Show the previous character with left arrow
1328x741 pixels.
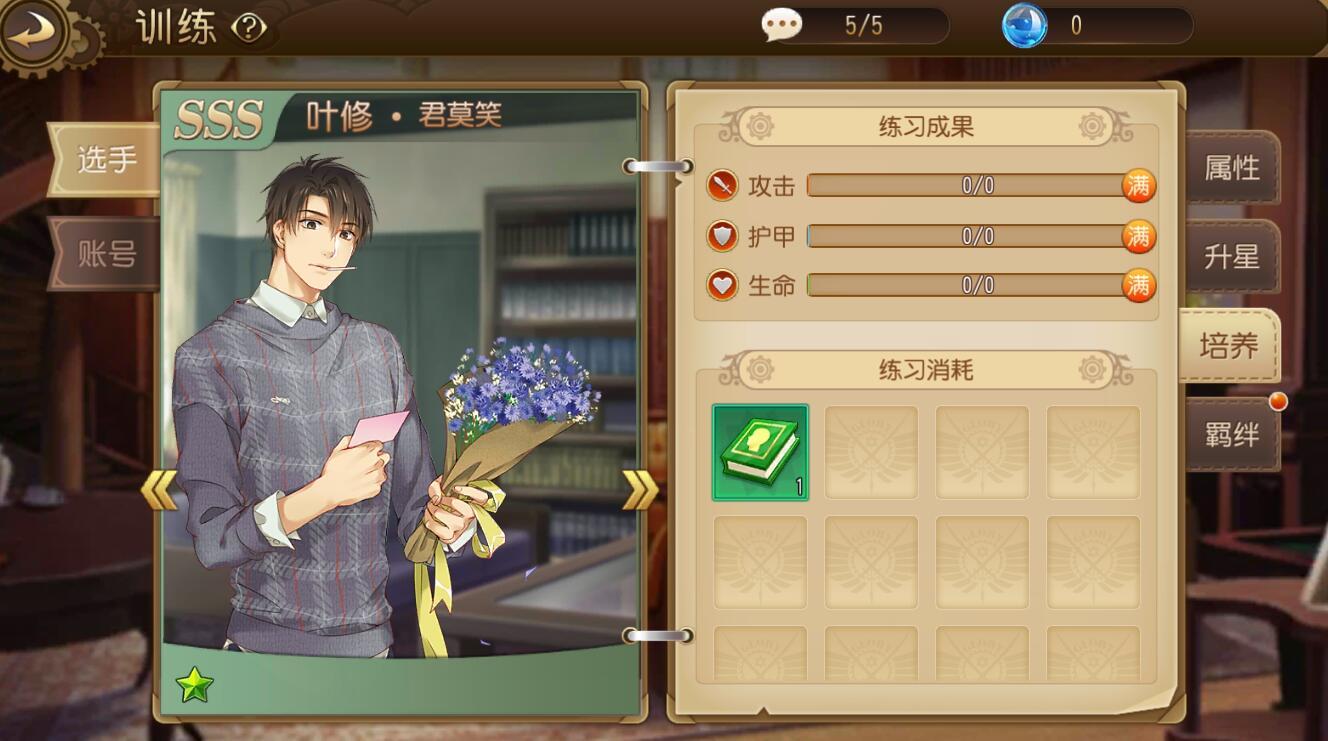point(158,490)
